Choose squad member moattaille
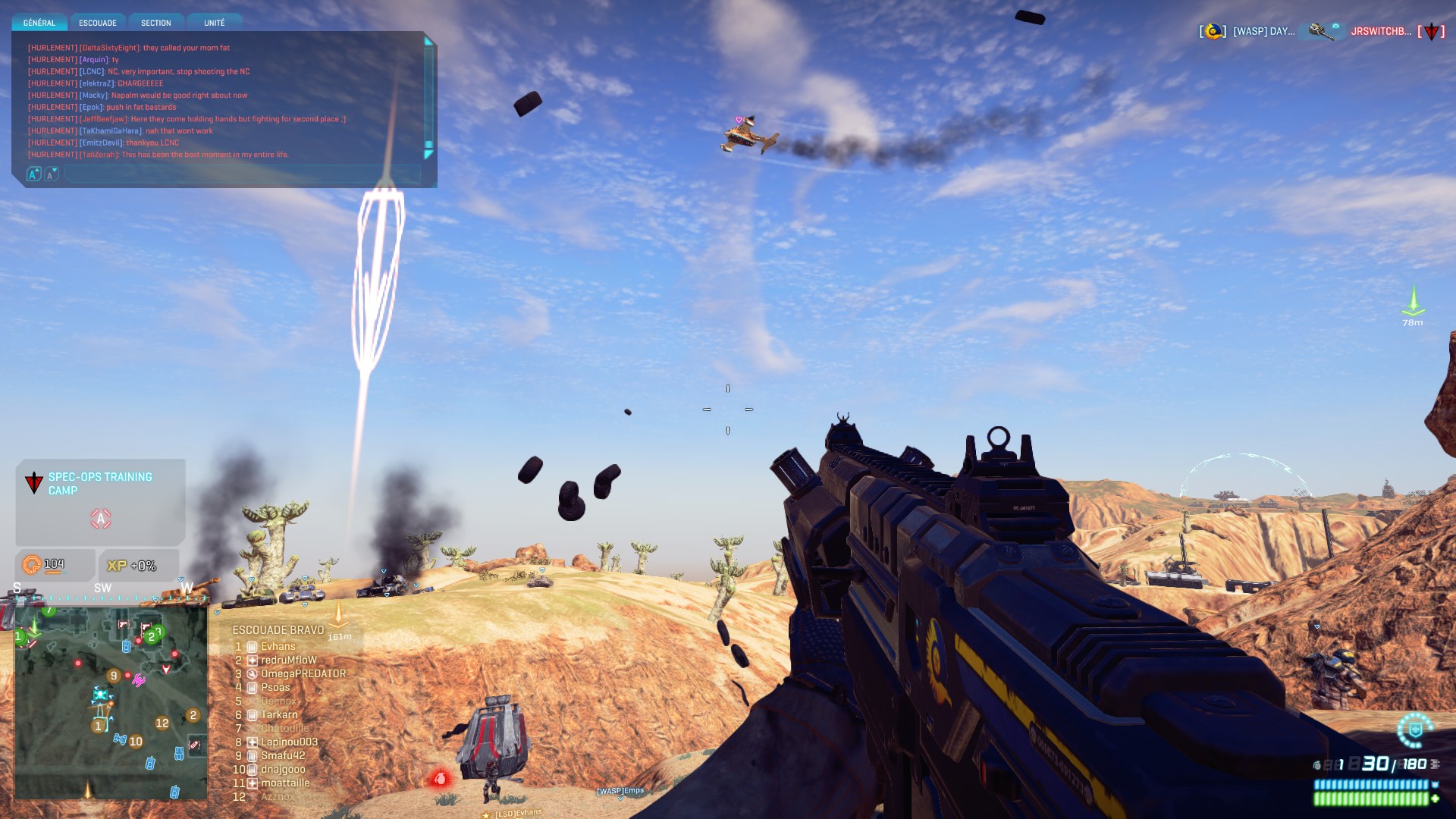This screenshot has width=1456, height=819. pyautogui.click(x=285, y=783)
